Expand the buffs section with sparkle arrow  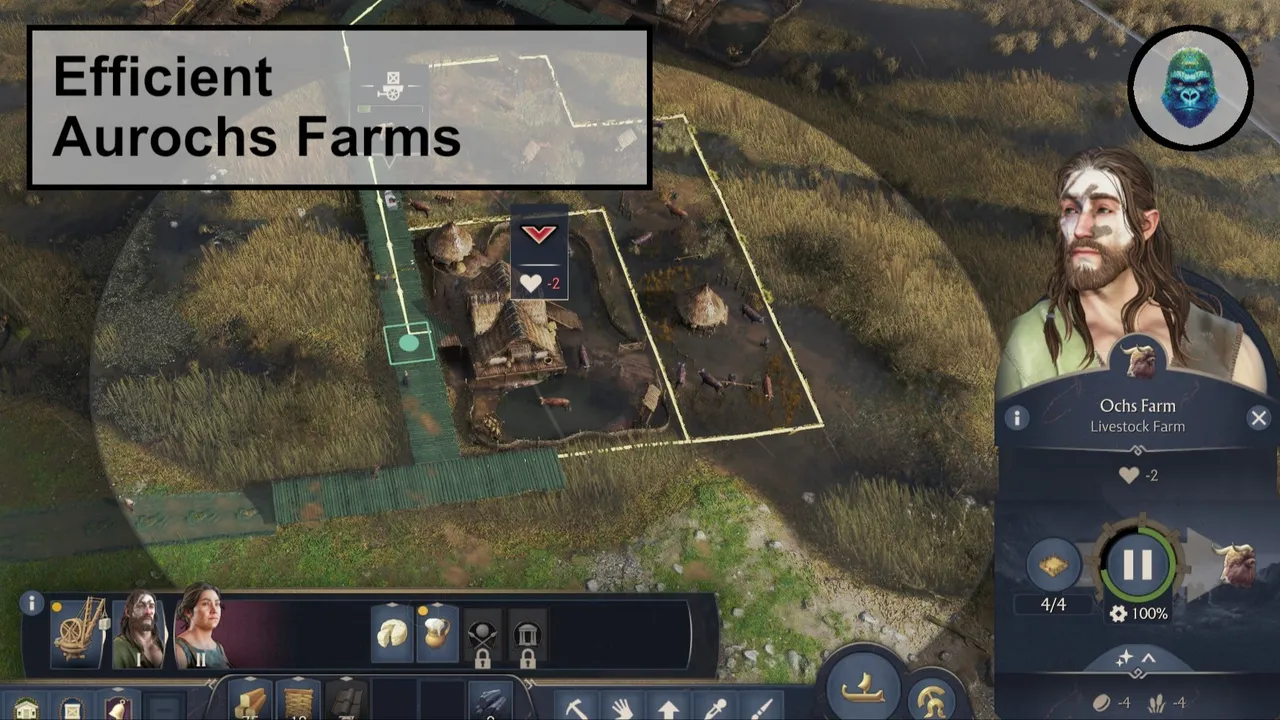click(x=1136, y=659)
